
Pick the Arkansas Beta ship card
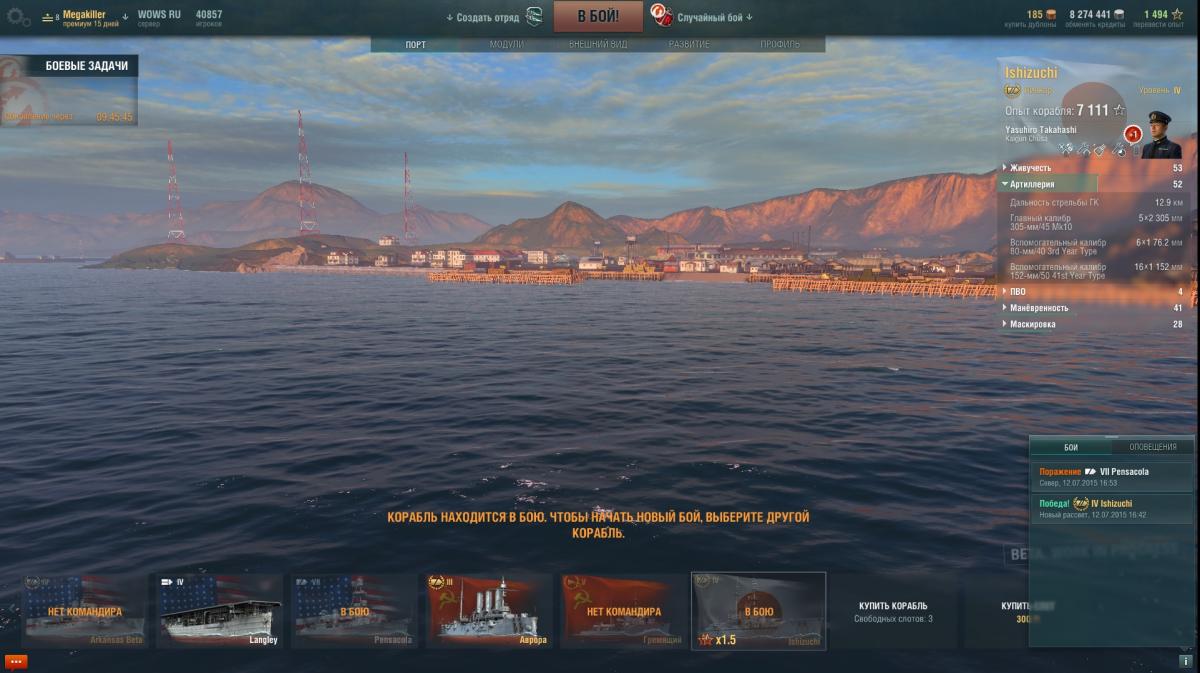click(85, 610)
